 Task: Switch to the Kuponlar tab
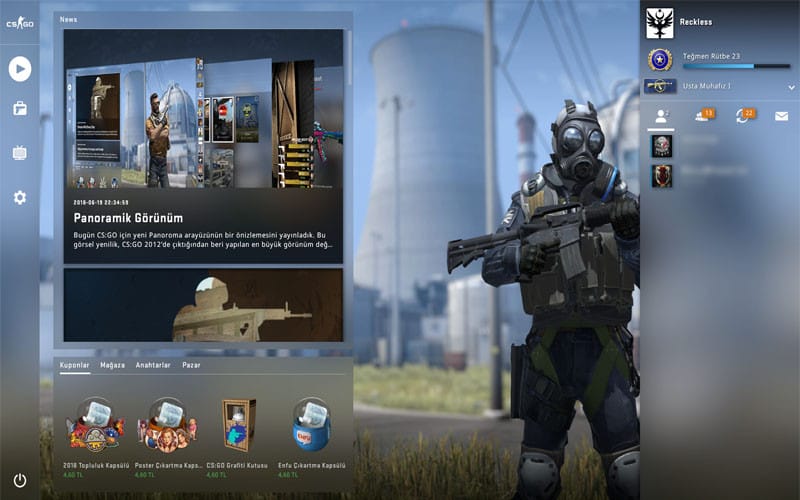pos(75,366)
